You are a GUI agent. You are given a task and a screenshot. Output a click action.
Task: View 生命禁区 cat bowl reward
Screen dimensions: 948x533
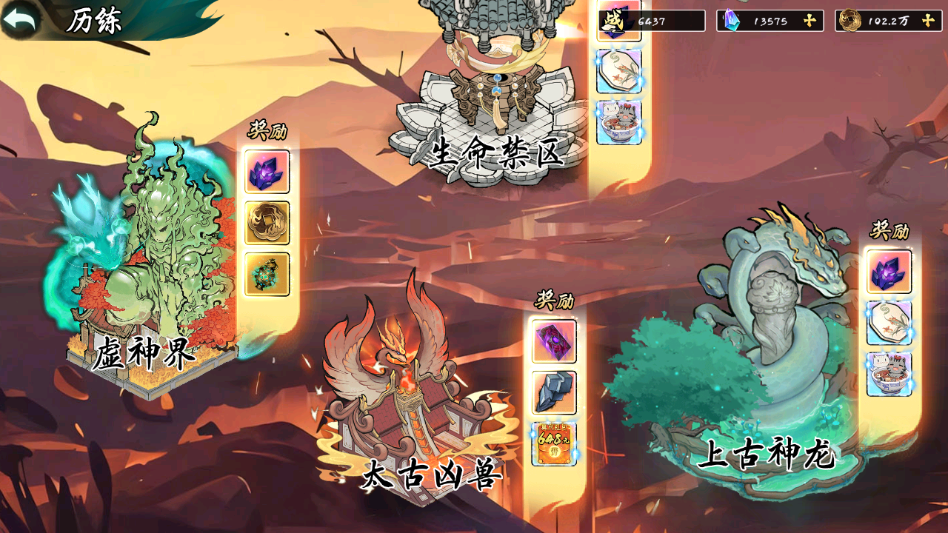pos(618,122)
